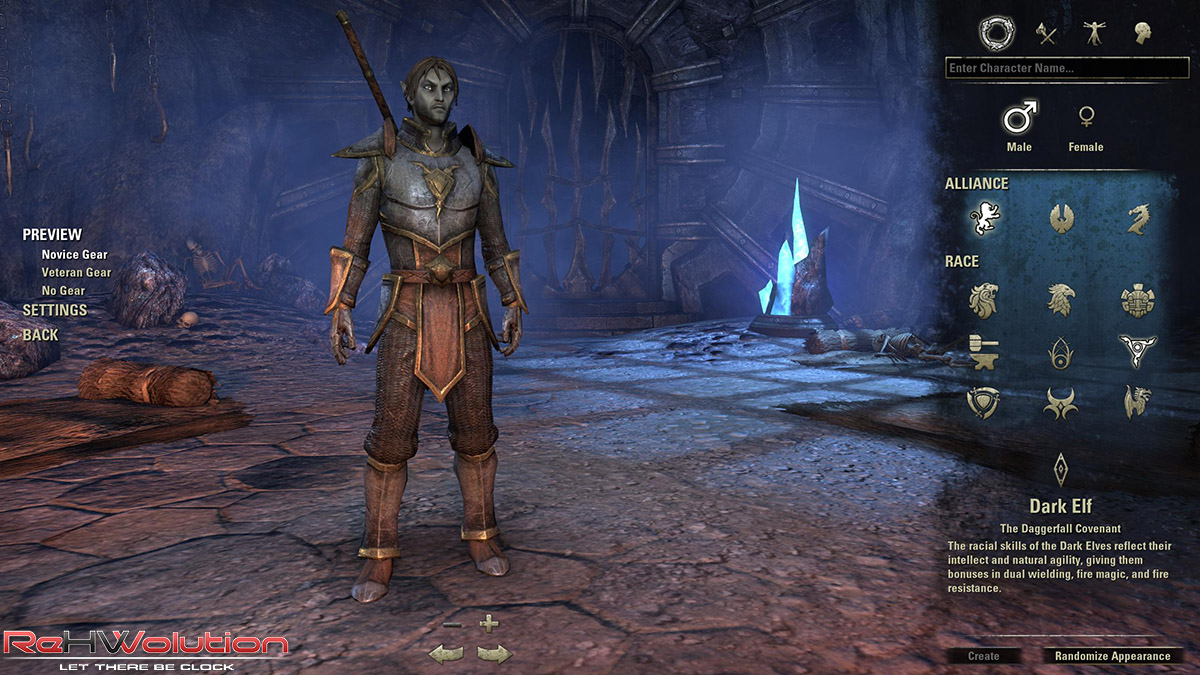Open the Settings menu

point(55,310)
